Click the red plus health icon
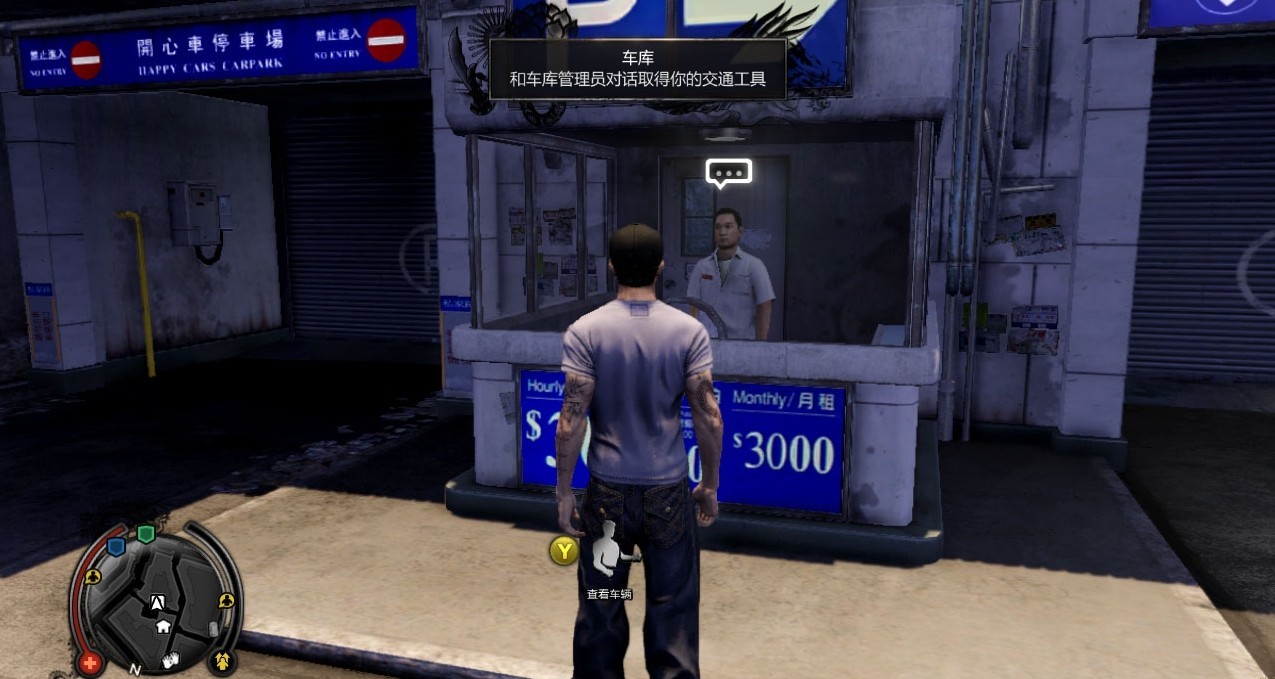The image size is (1275, 679). (90, 662)
